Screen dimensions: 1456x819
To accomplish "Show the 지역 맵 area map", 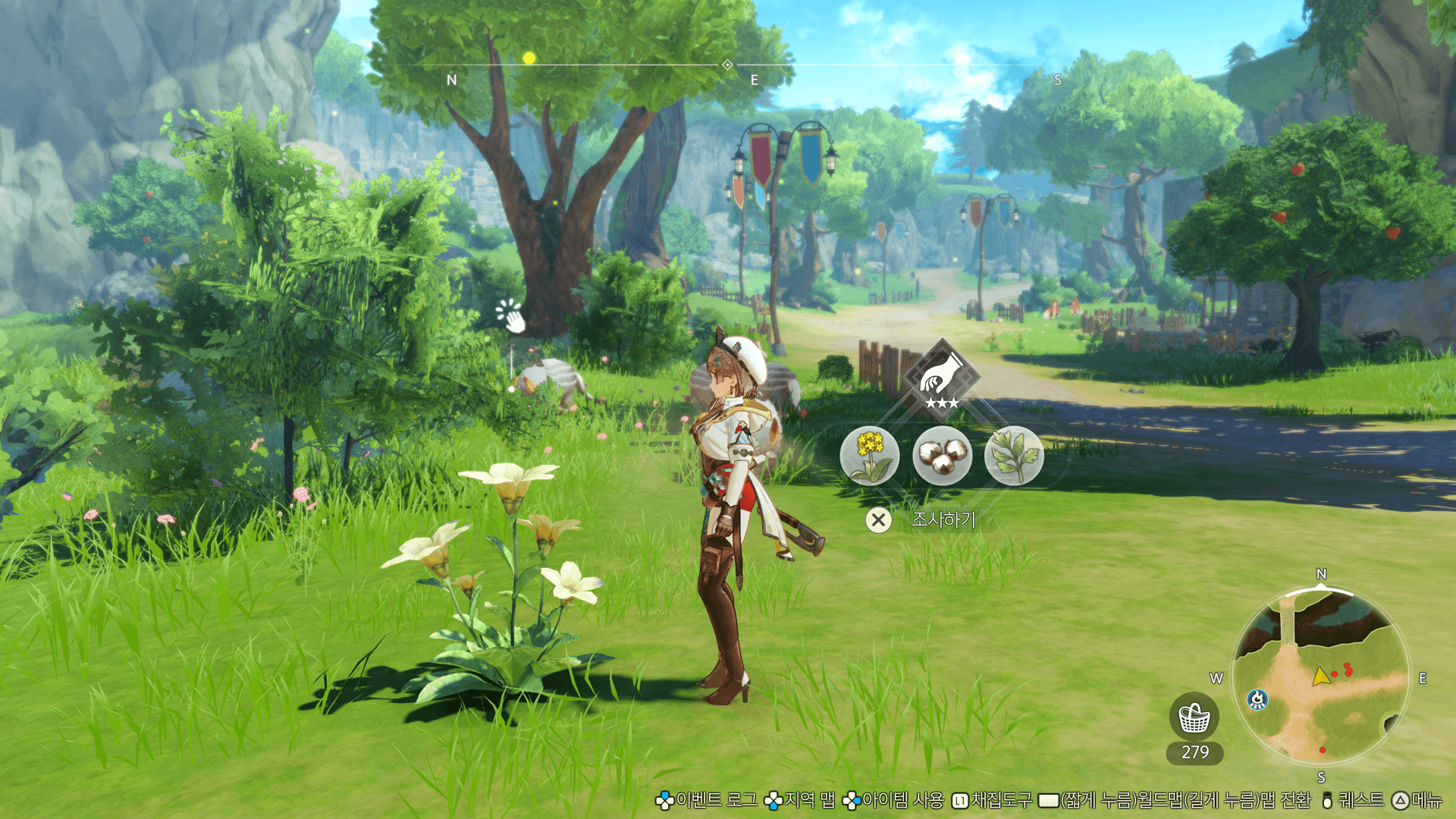I will pyautogui.click(x=808, y=800).
